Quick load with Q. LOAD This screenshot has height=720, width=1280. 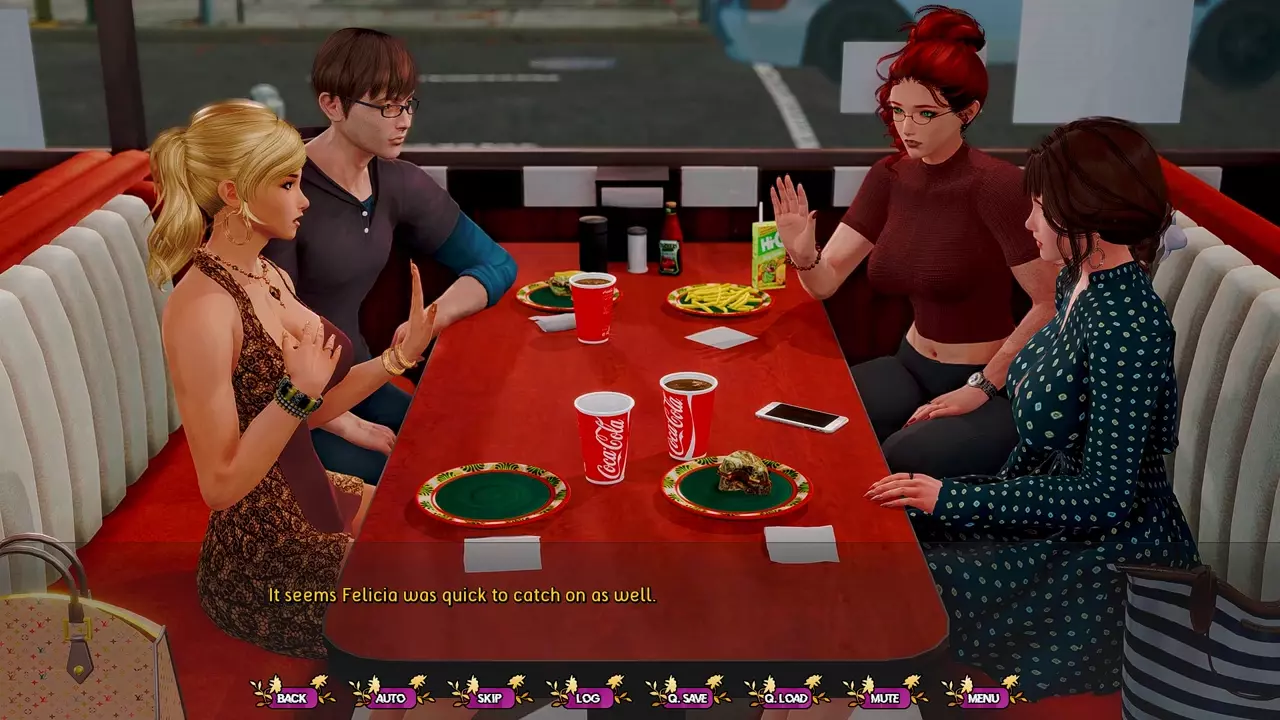(x=786, y=698)
